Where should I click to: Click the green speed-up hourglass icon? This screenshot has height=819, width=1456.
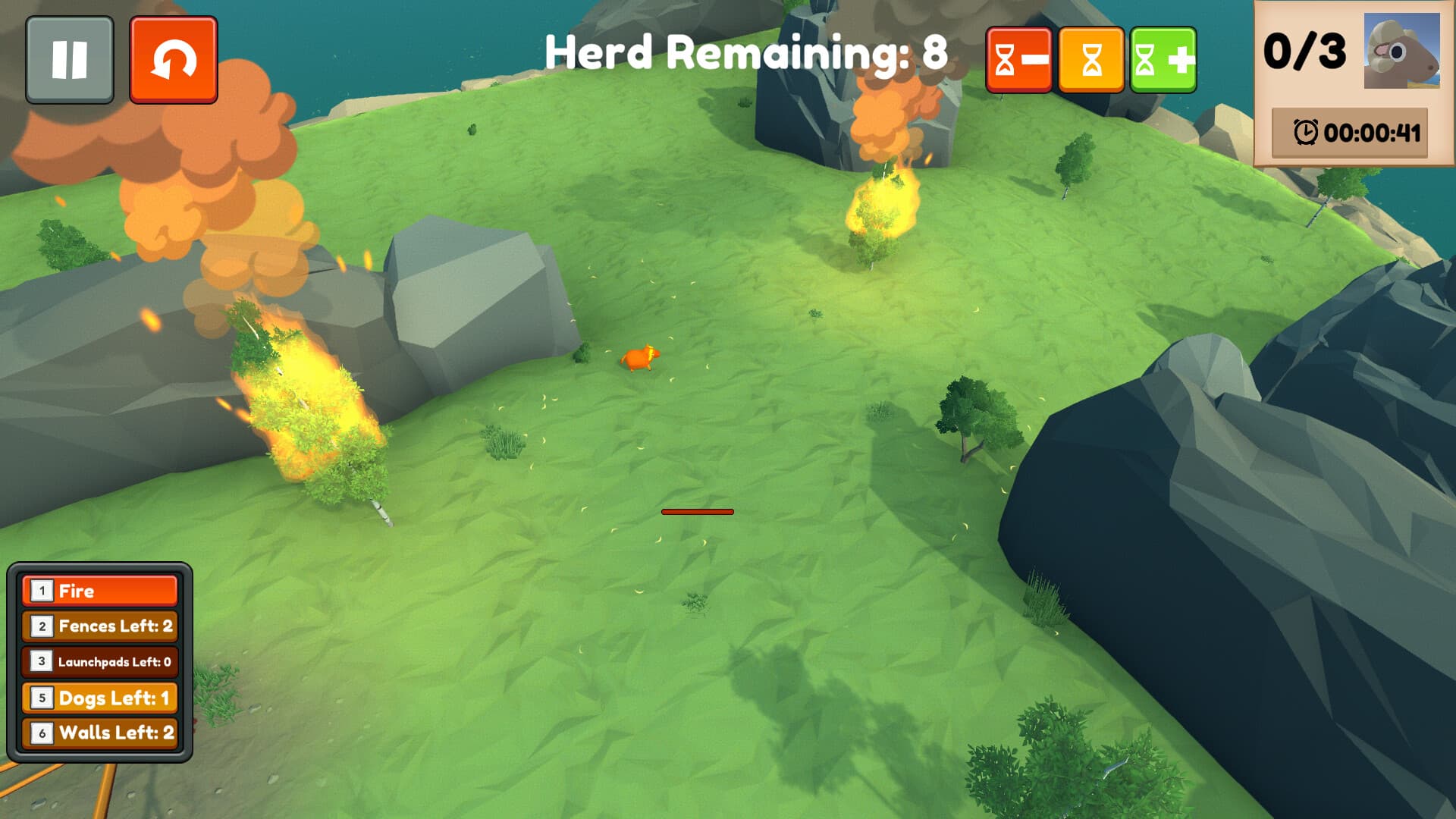(1163, 60)
